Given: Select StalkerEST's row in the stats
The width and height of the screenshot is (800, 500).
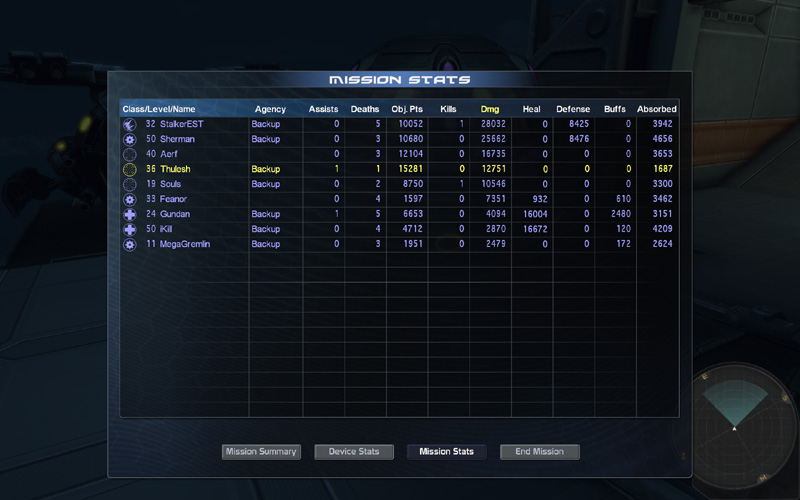Looking at the screenshot, I should (181, 124).
